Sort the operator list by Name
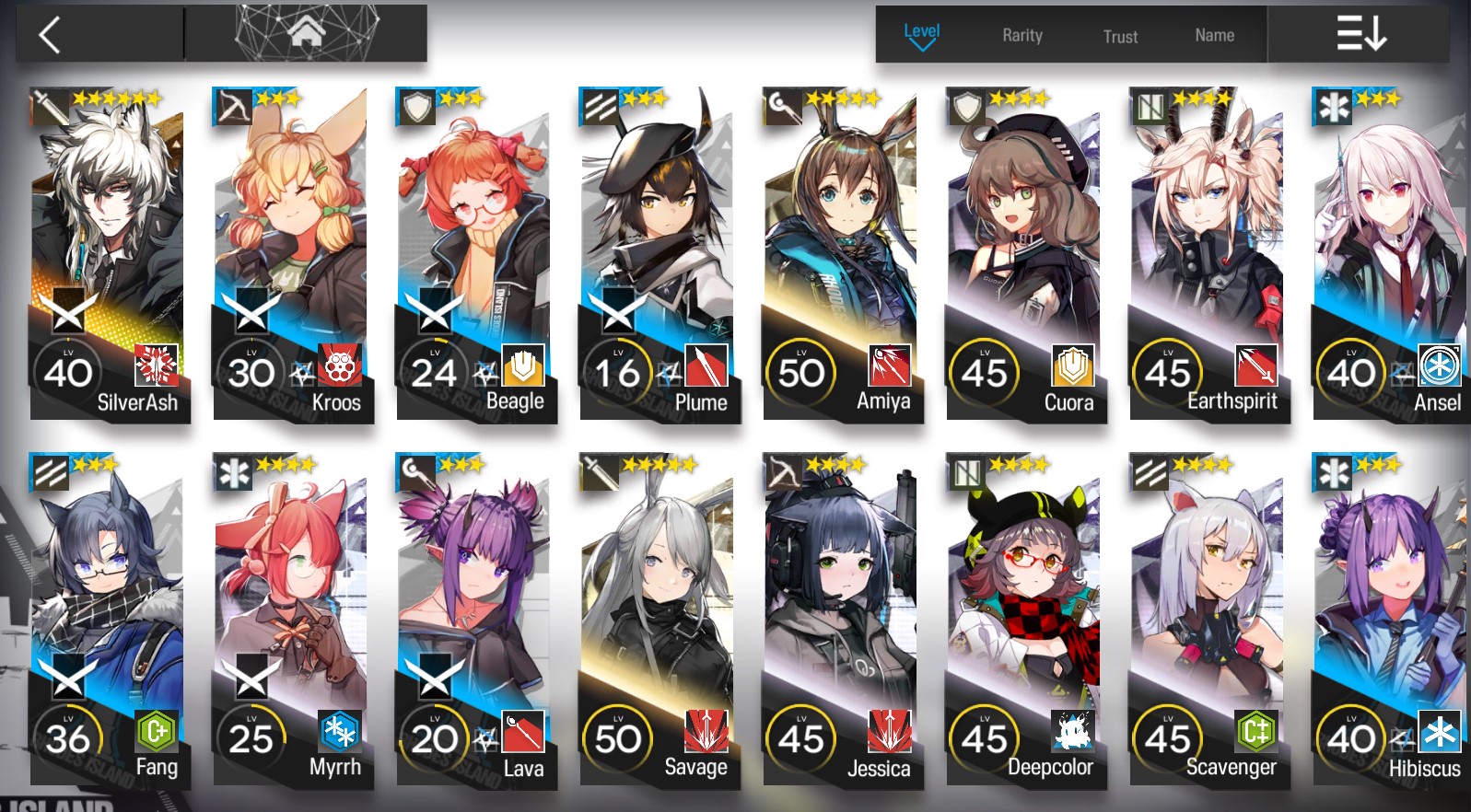This screenshot has width=1471, height=812. tap(1213, 35)
